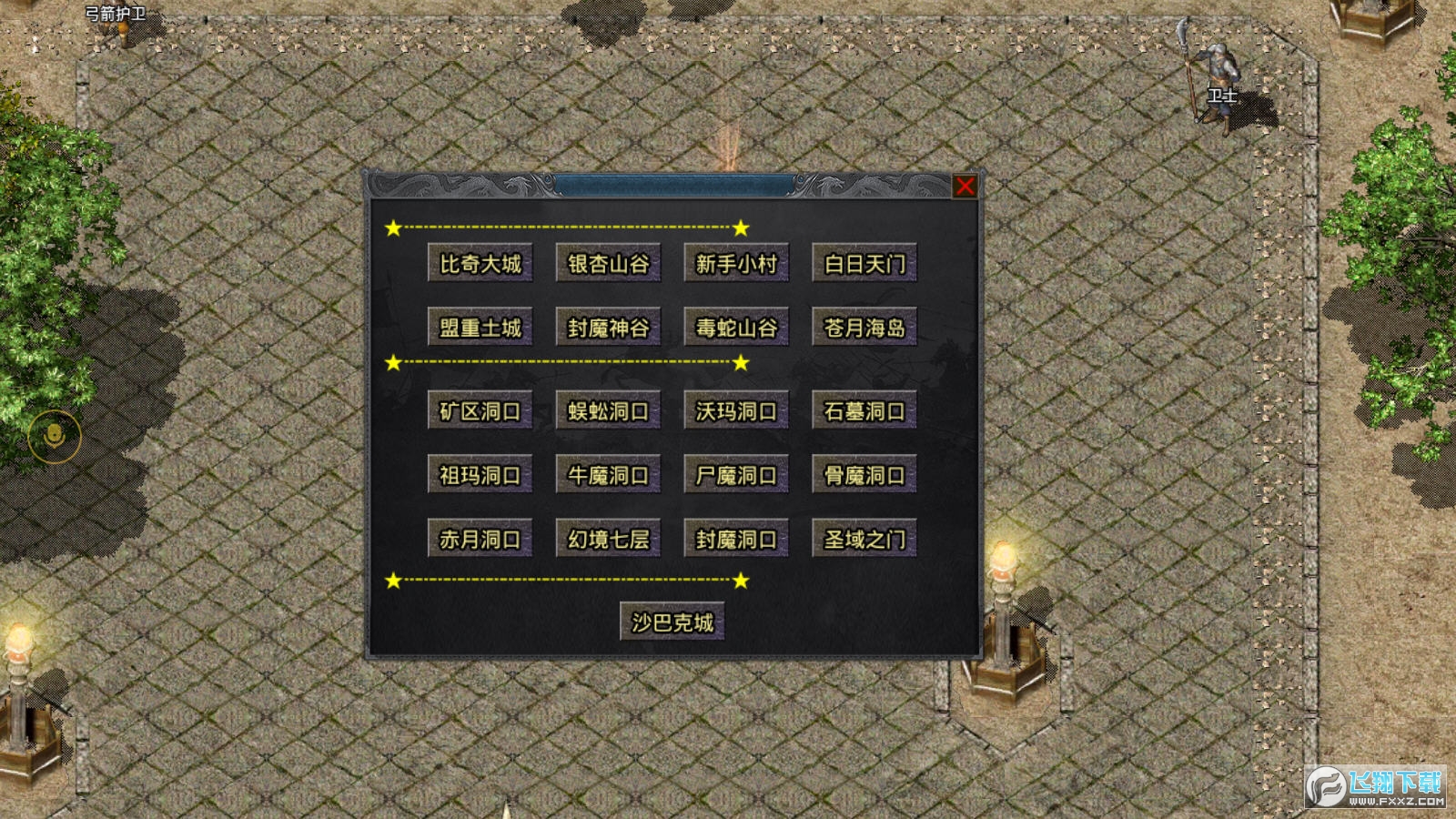Image resolution: width=1456 pixels, height=819 pixels.
Task: Teleport to 赤月洞口
Action: 480,539
